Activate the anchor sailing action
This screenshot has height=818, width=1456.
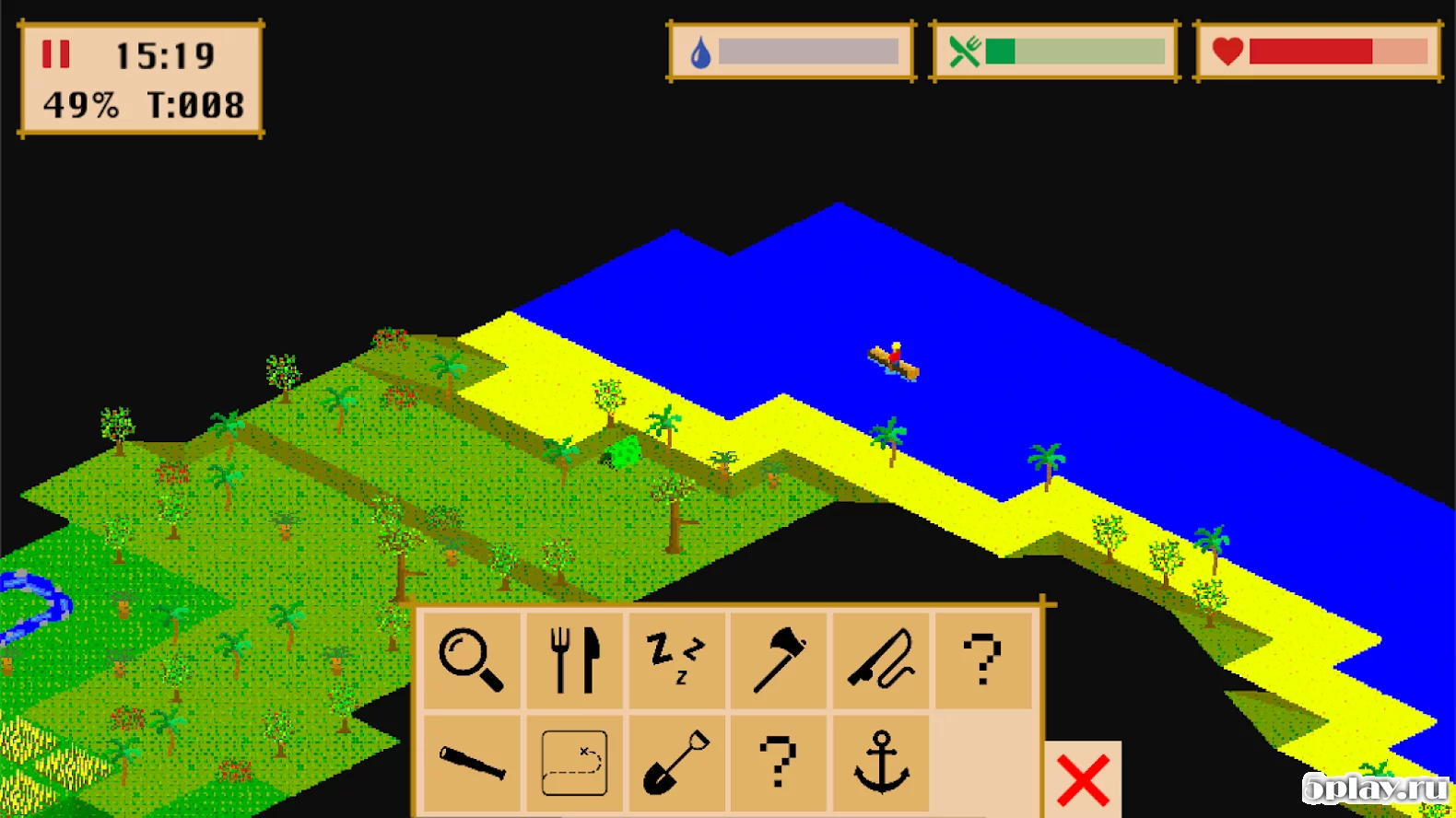coord(881,763)
